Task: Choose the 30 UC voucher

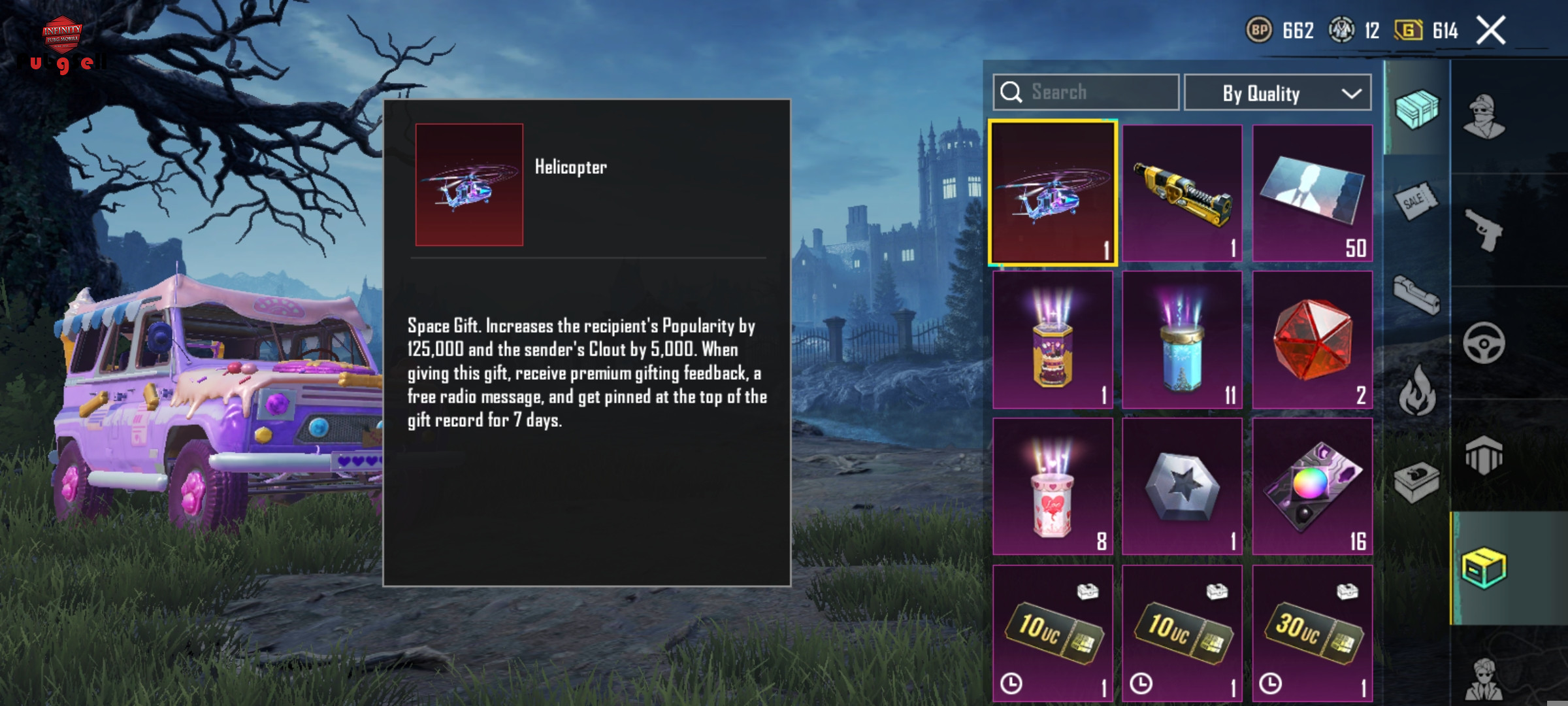Action: pos(1312,633)
